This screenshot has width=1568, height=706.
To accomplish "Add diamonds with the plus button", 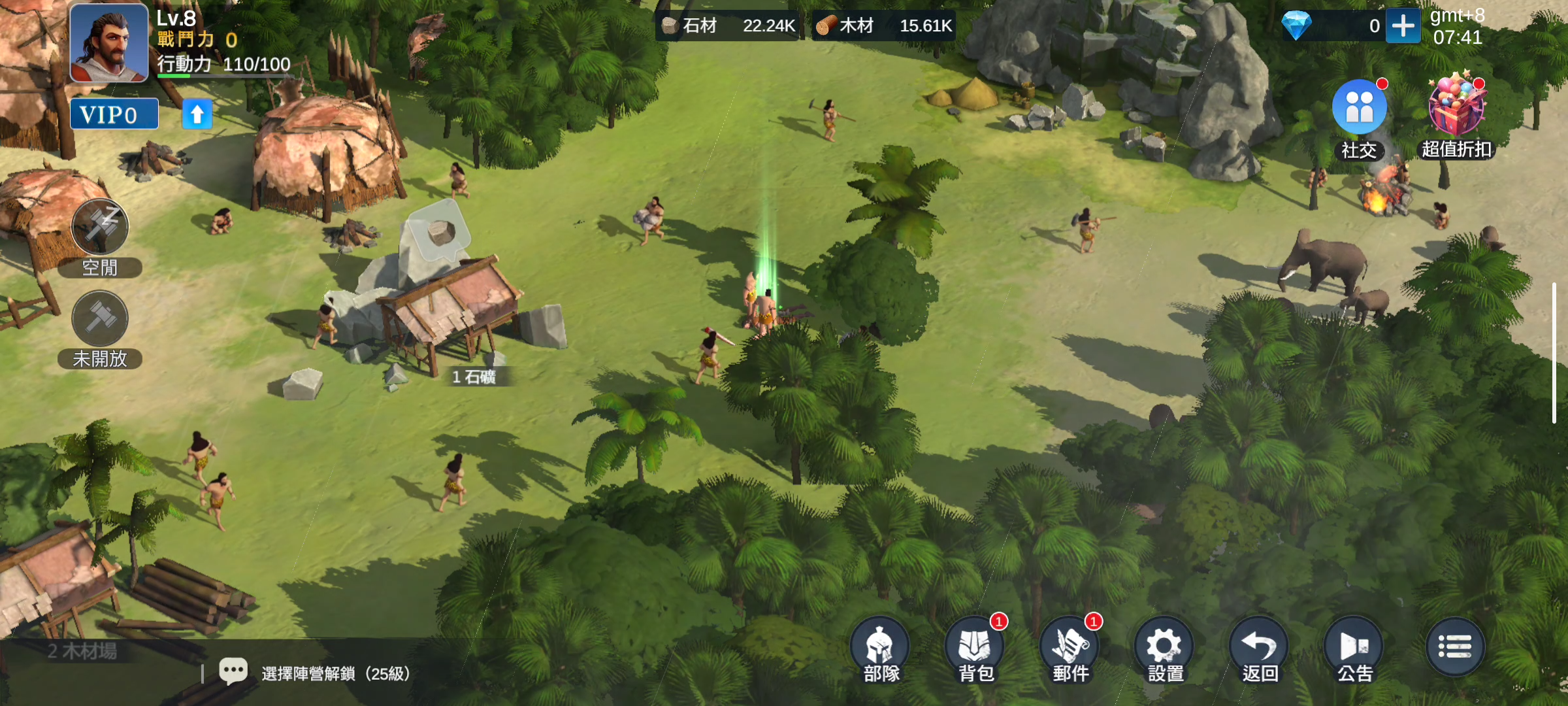I will point(1403,26).
